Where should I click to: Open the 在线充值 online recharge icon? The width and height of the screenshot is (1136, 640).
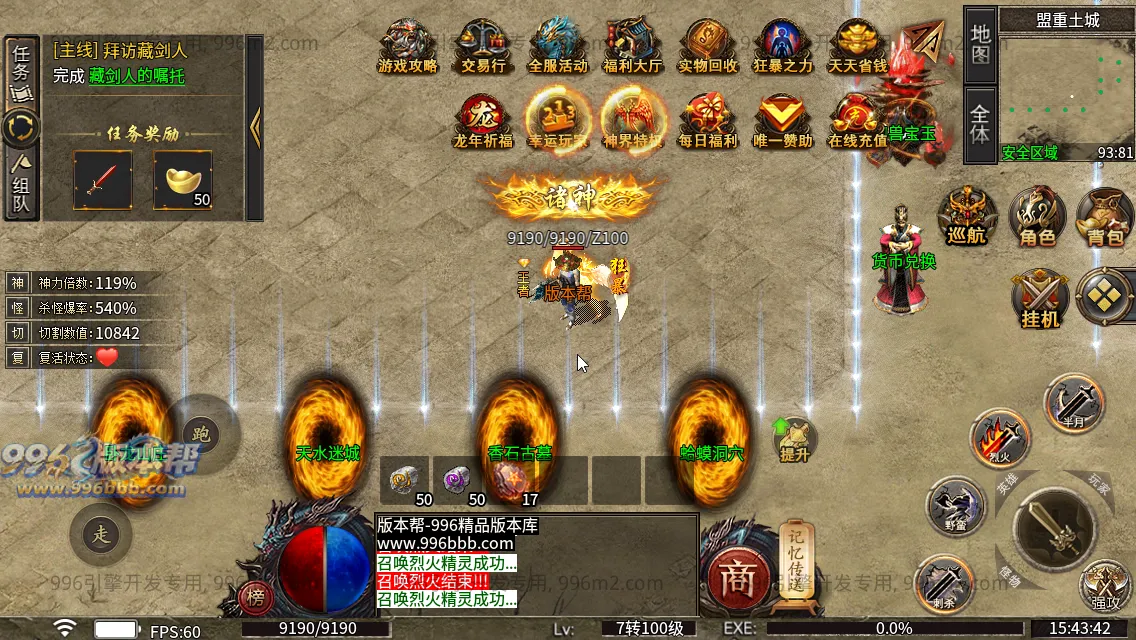[x=856, y=121]
